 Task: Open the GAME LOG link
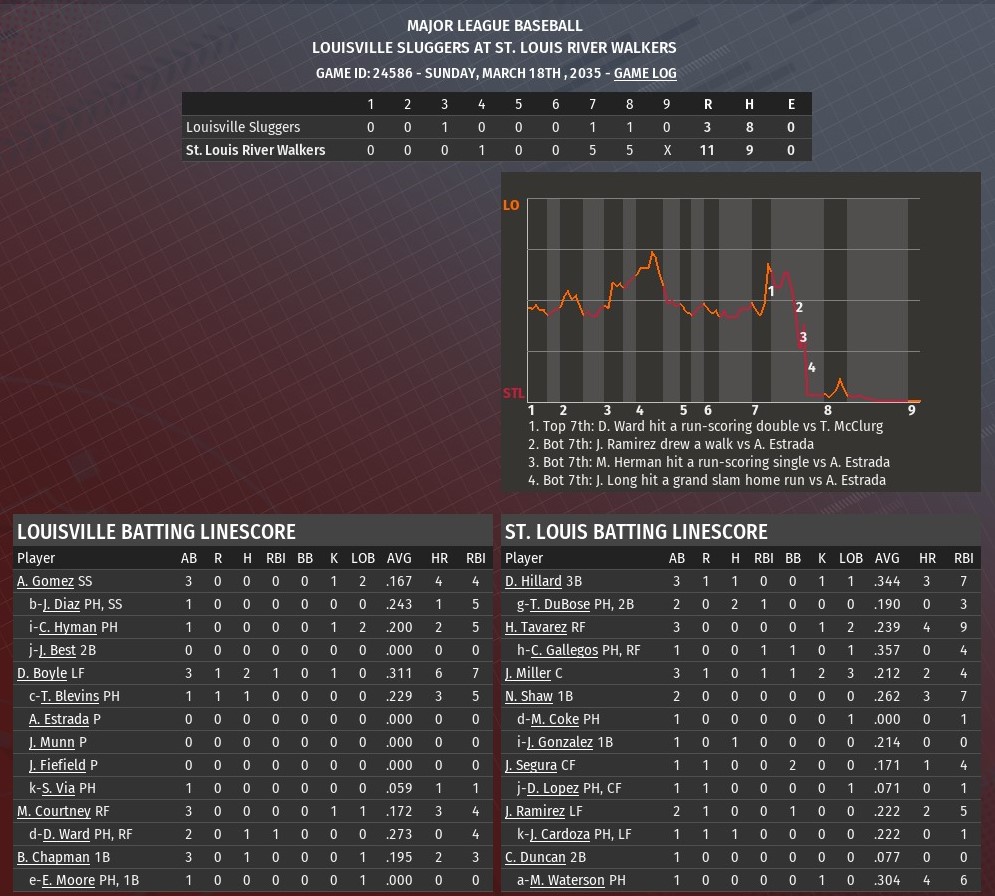click(645, 73)
